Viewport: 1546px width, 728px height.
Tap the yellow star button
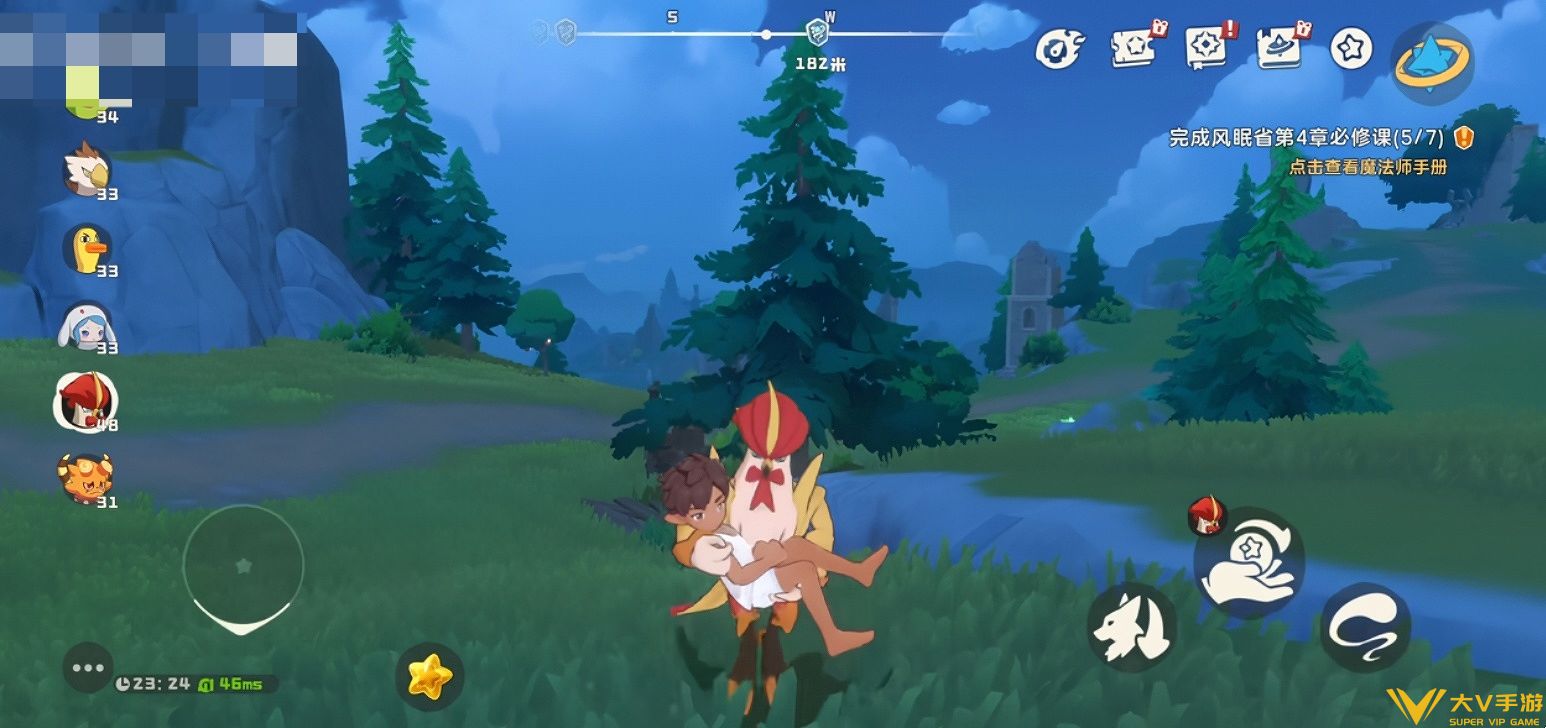(x=430, y=677)
